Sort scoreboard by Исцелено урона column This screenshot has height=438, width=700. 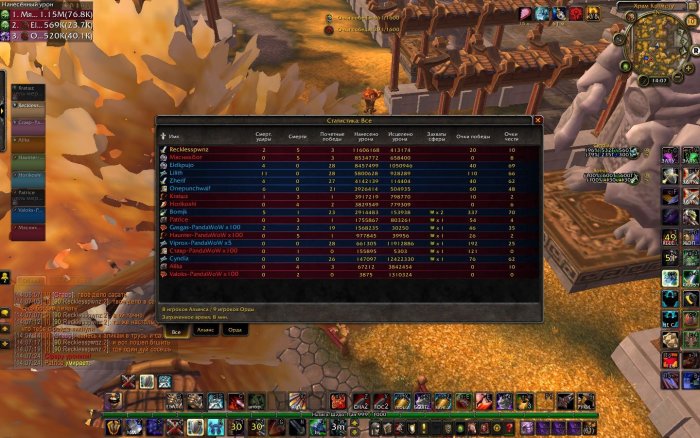pos(399,136)
